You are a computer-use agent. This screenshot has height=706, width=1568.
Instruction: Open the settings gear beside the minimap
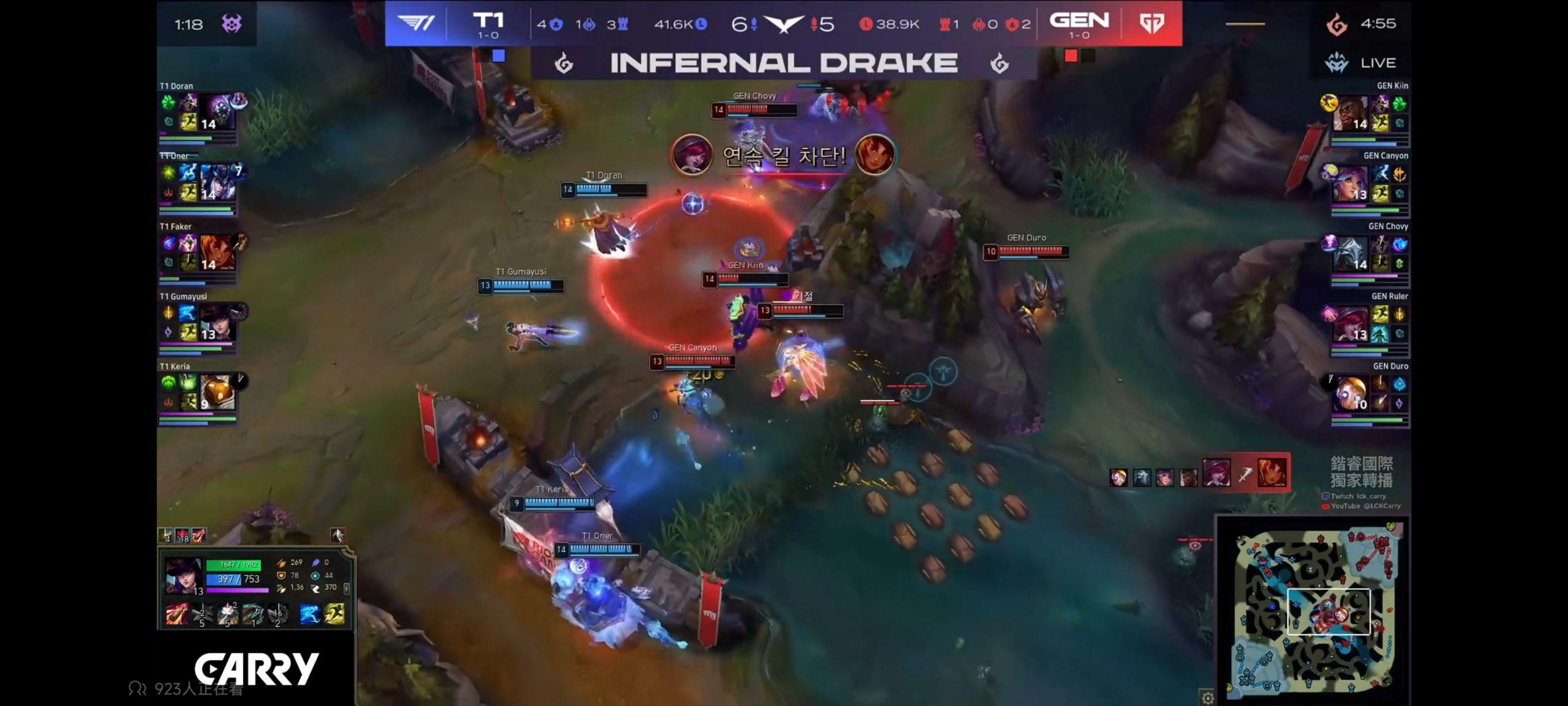[x=1207, y=699]
